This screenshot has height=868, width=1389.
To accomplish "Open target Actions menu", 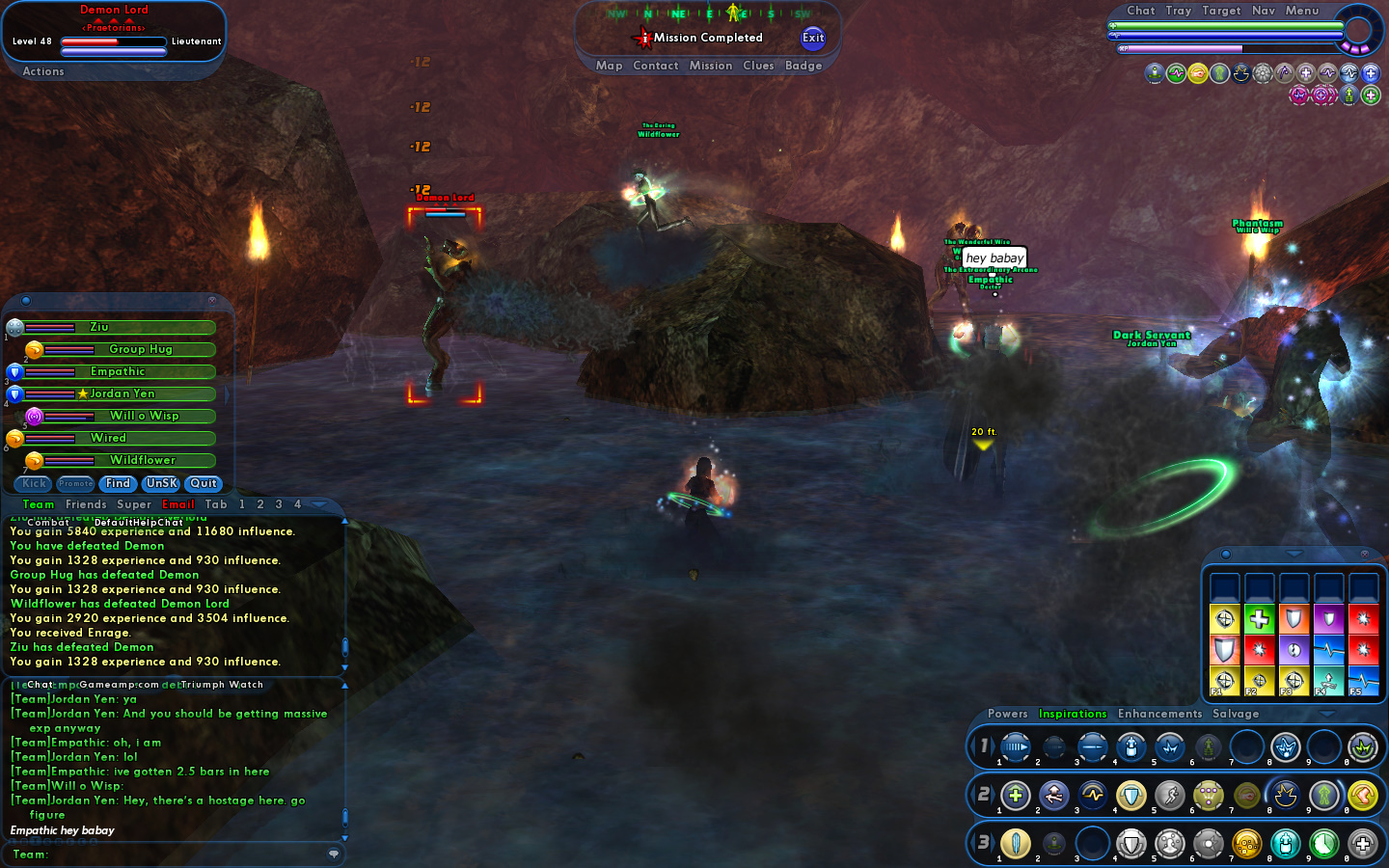I will [x=43, y=71].
